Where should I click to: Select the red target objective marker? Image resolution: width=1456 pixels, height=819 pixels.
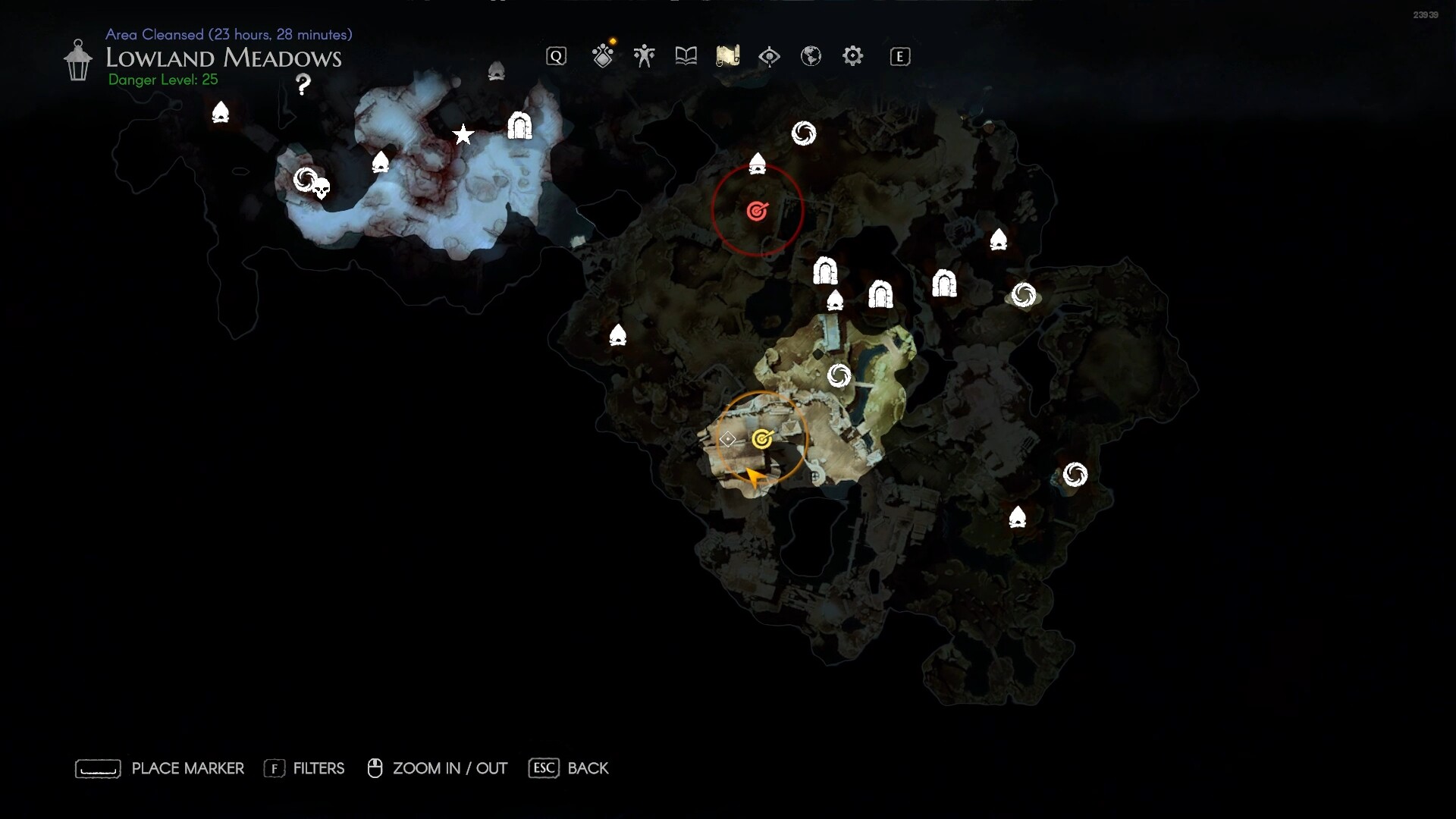(x=757, y=211)
